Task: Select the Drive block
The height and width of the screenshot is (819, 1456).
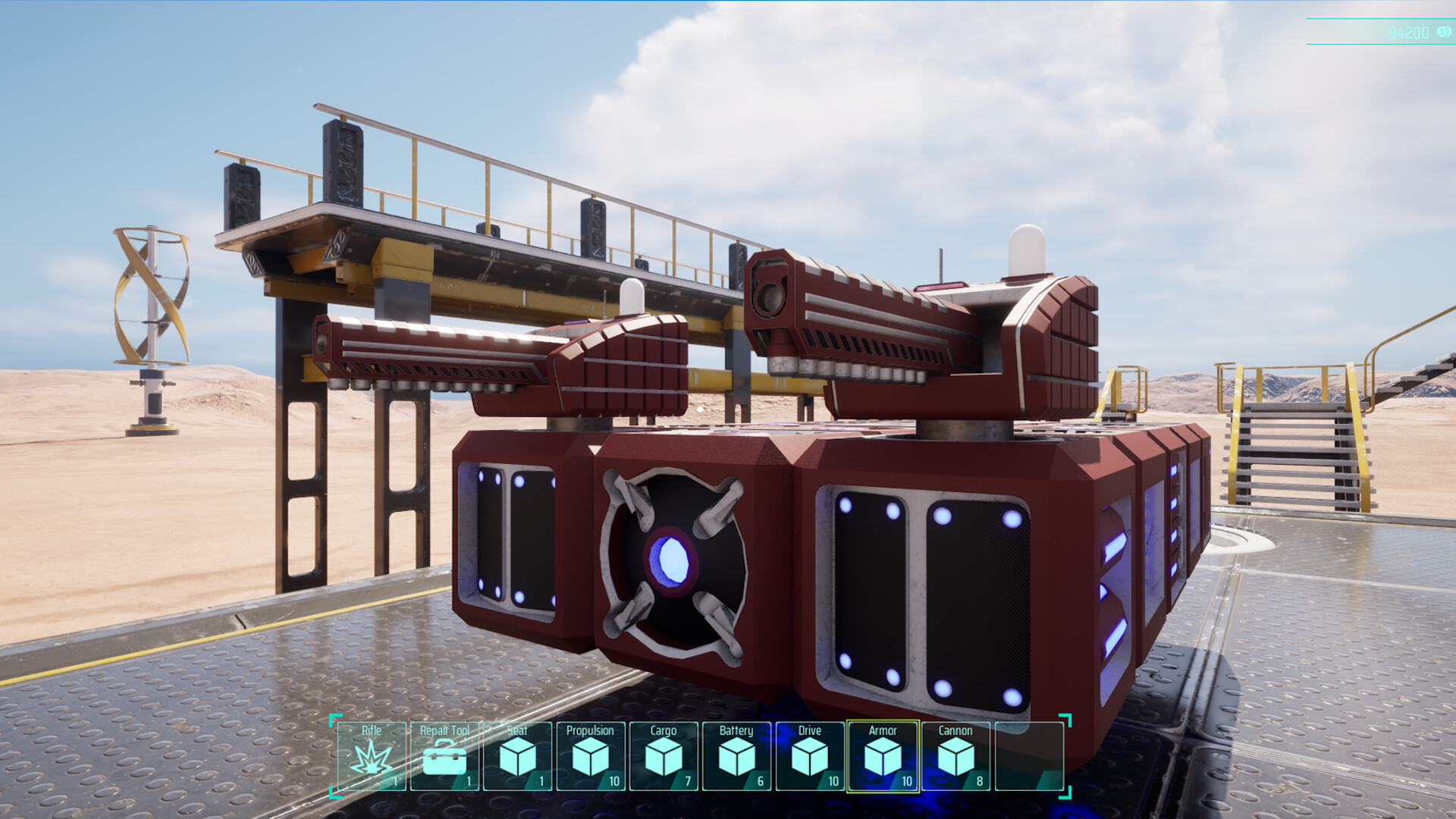Action: click(810, 756)
